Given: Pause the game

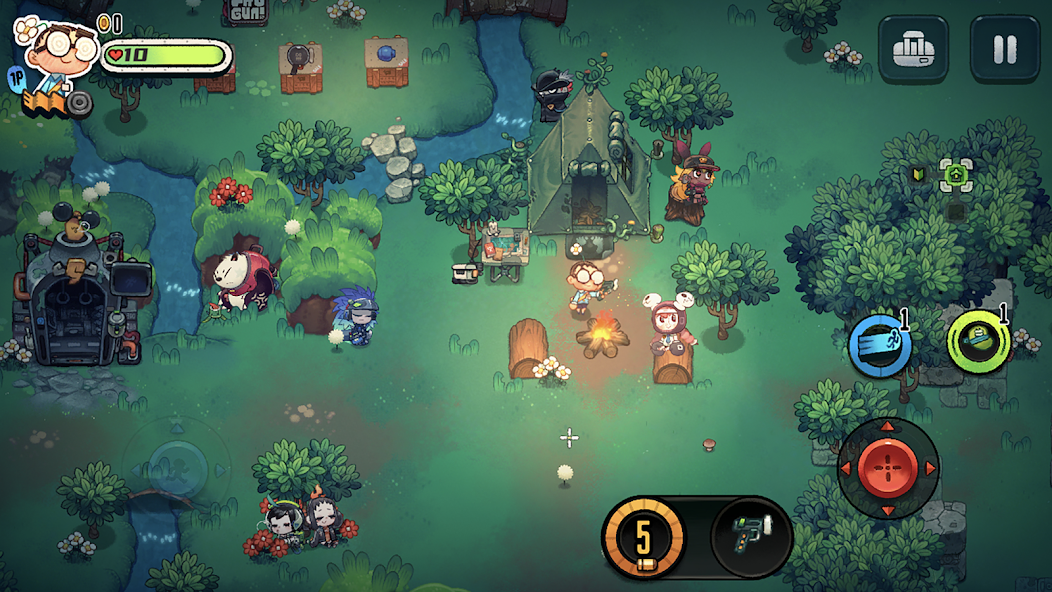Looking at the screenshot, I should click(x=1004, y=49).
